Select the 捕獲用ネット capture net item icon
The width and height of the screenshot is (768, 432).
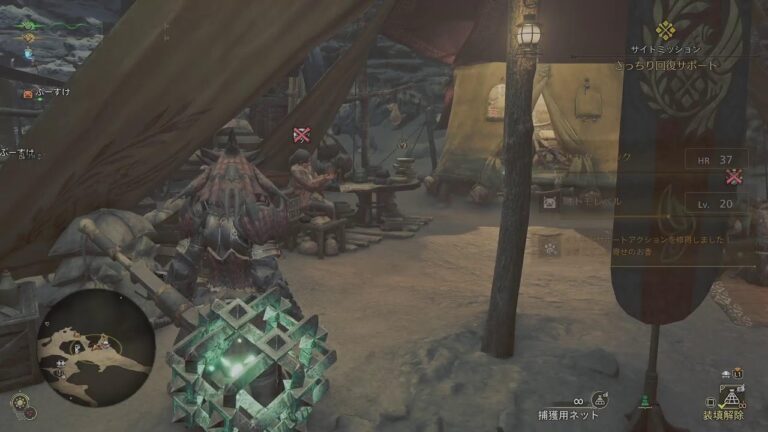pyautogui.click(x=599, y=400)
